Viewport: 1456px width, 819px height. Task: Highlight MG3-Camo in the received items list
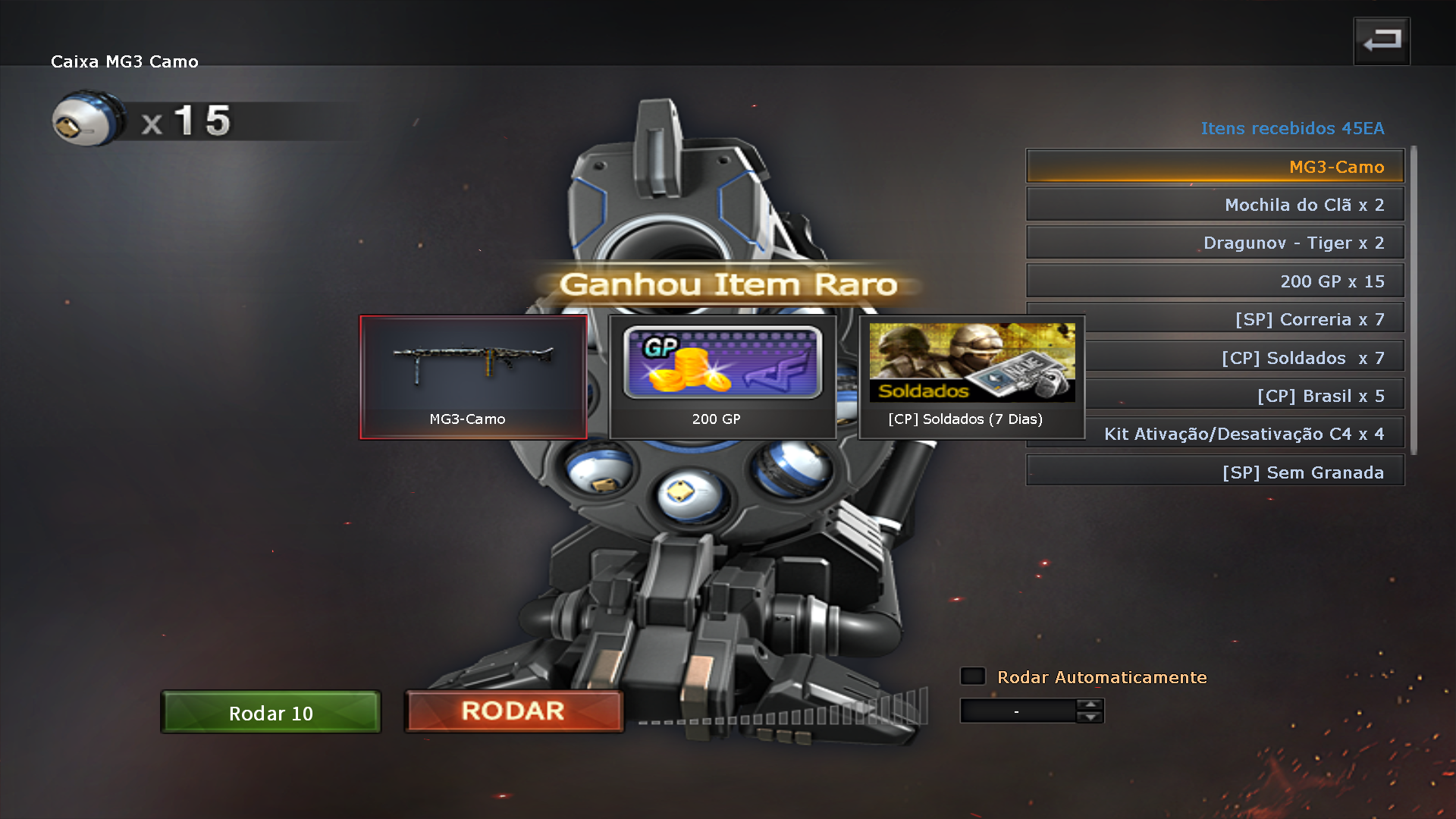tap(1214, 167)
